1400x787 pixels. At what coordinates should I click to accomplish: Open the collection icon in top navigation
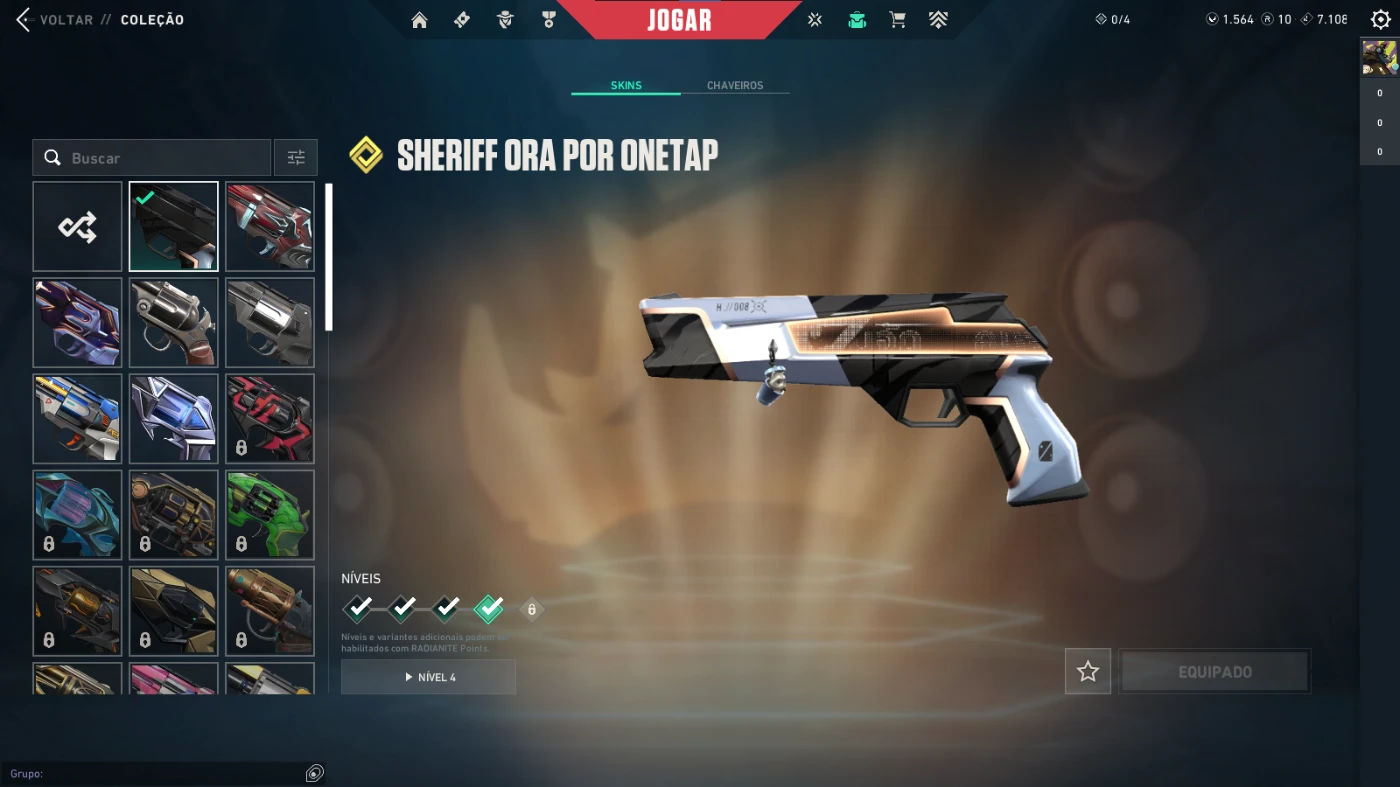click(x=857, y=20)
